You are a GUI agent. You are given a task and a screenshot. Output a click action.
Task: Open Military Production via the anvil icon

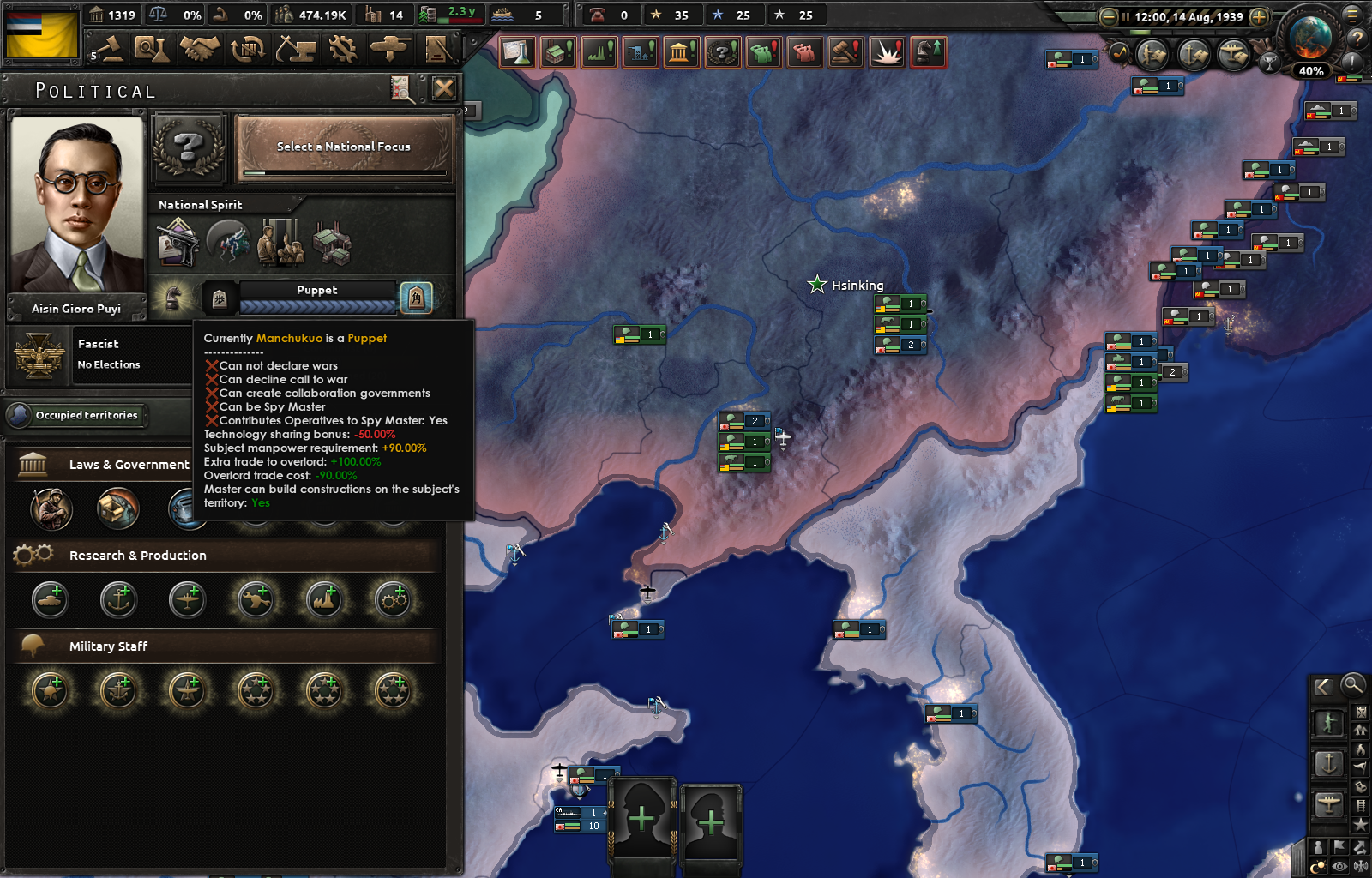(296, 49)
